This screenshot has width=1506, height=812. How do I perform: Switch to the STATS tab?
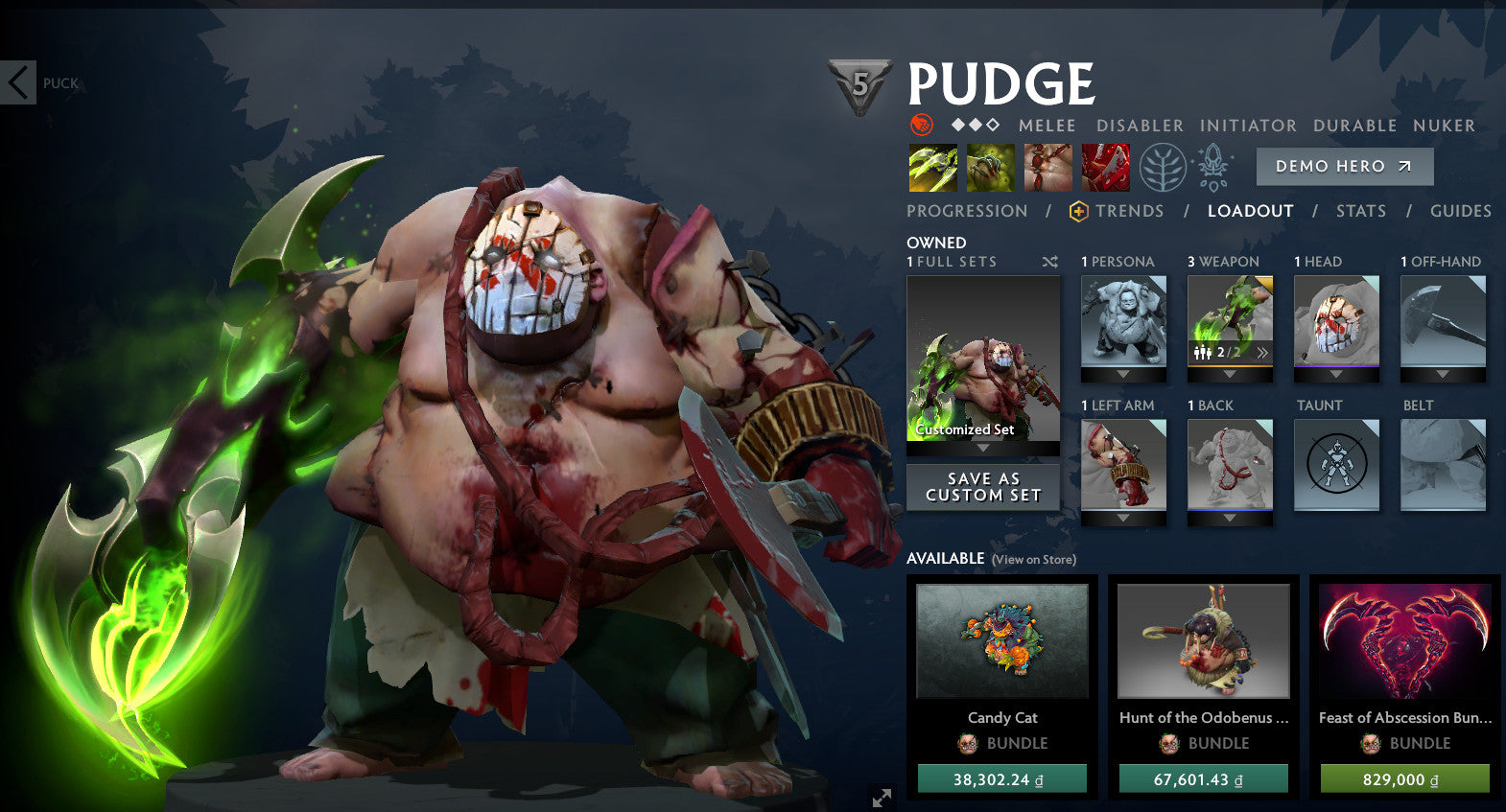1360,211
